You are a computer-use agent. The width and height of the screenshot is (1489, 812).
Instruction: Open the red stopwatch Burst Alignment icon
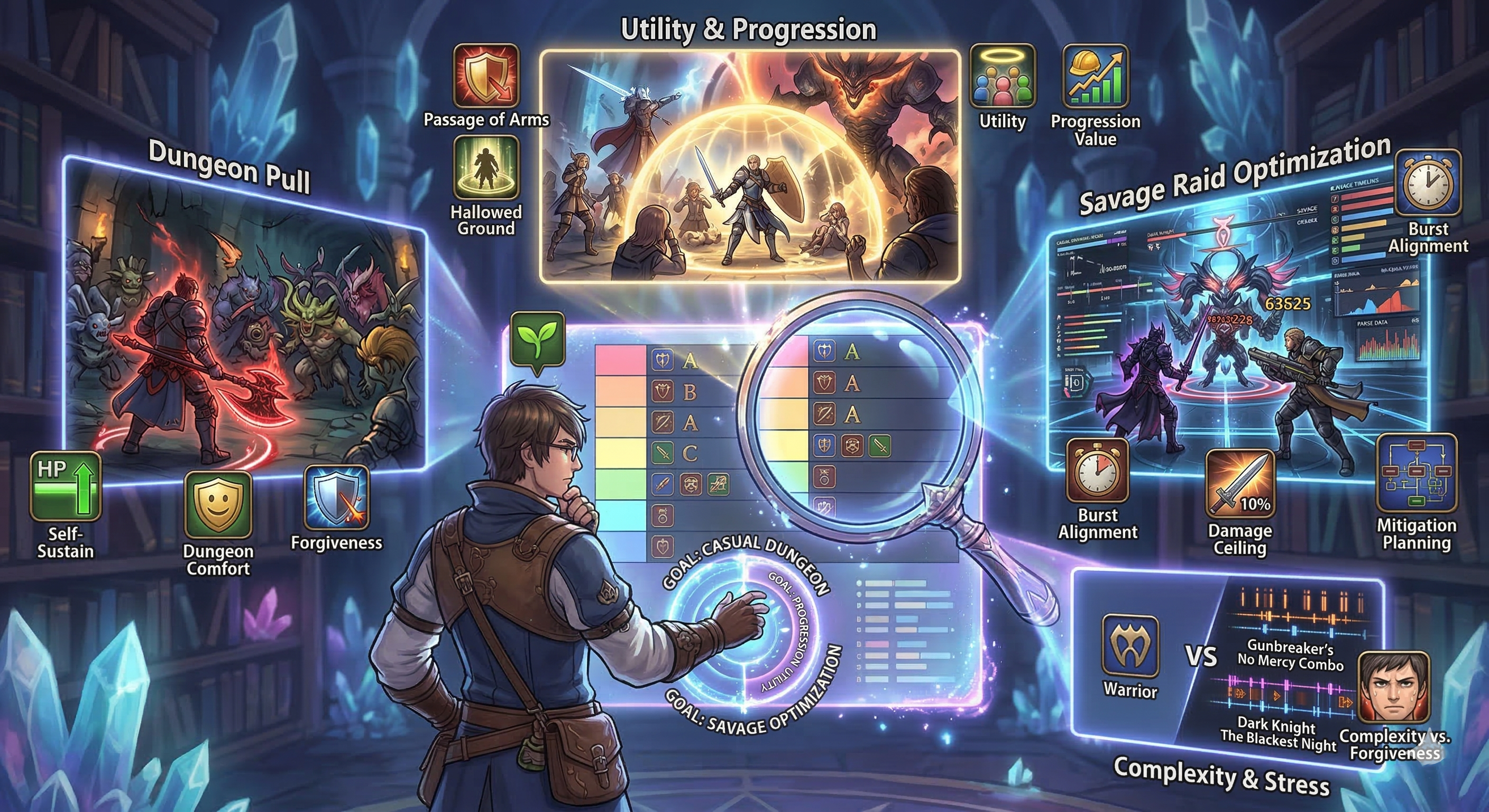click(x=1097, y=470)
